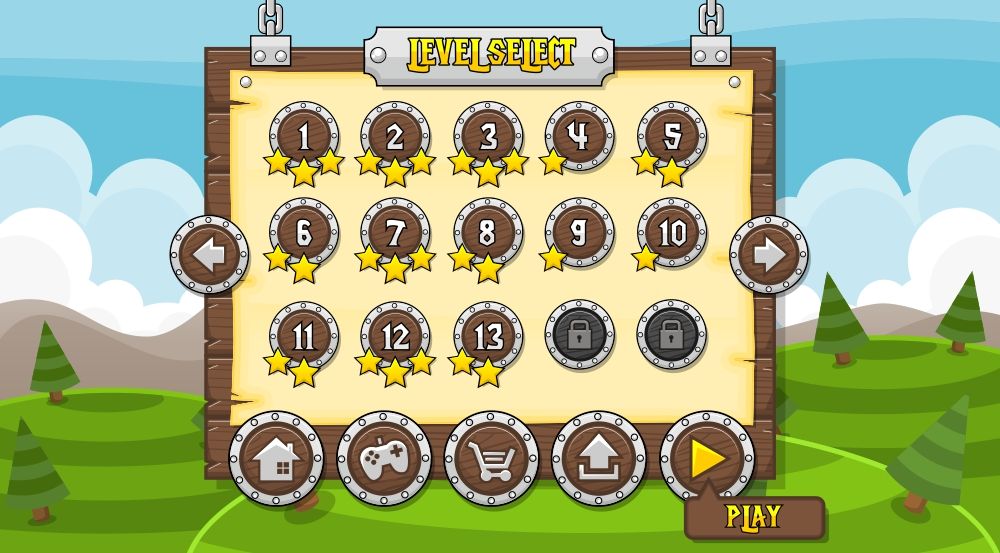
Task: Click the upload share button
Action: pyautogui.click(x=599, y=459)
